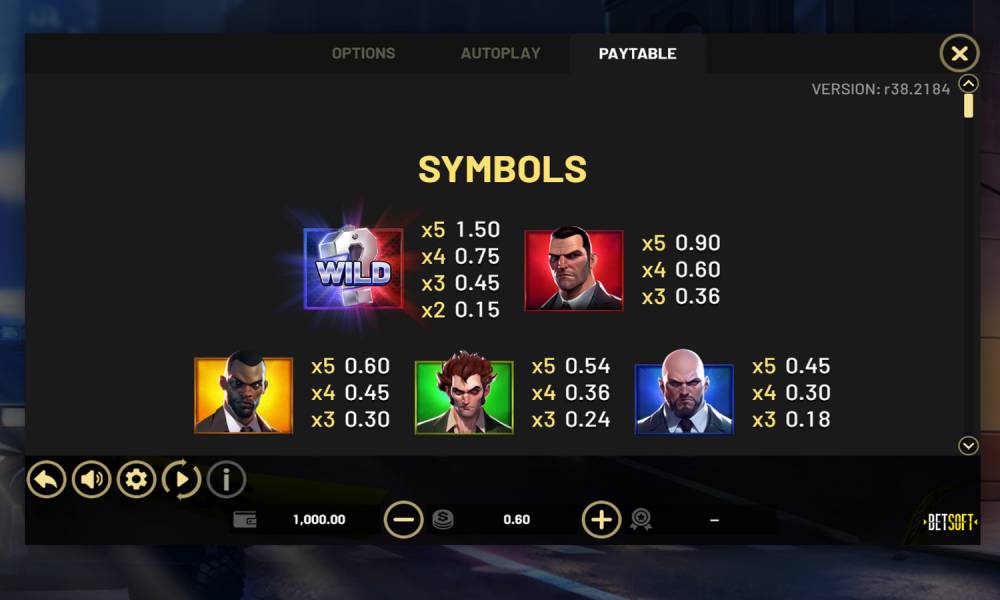
Task: Click the scroll down arrow
Action: [968, 446]
